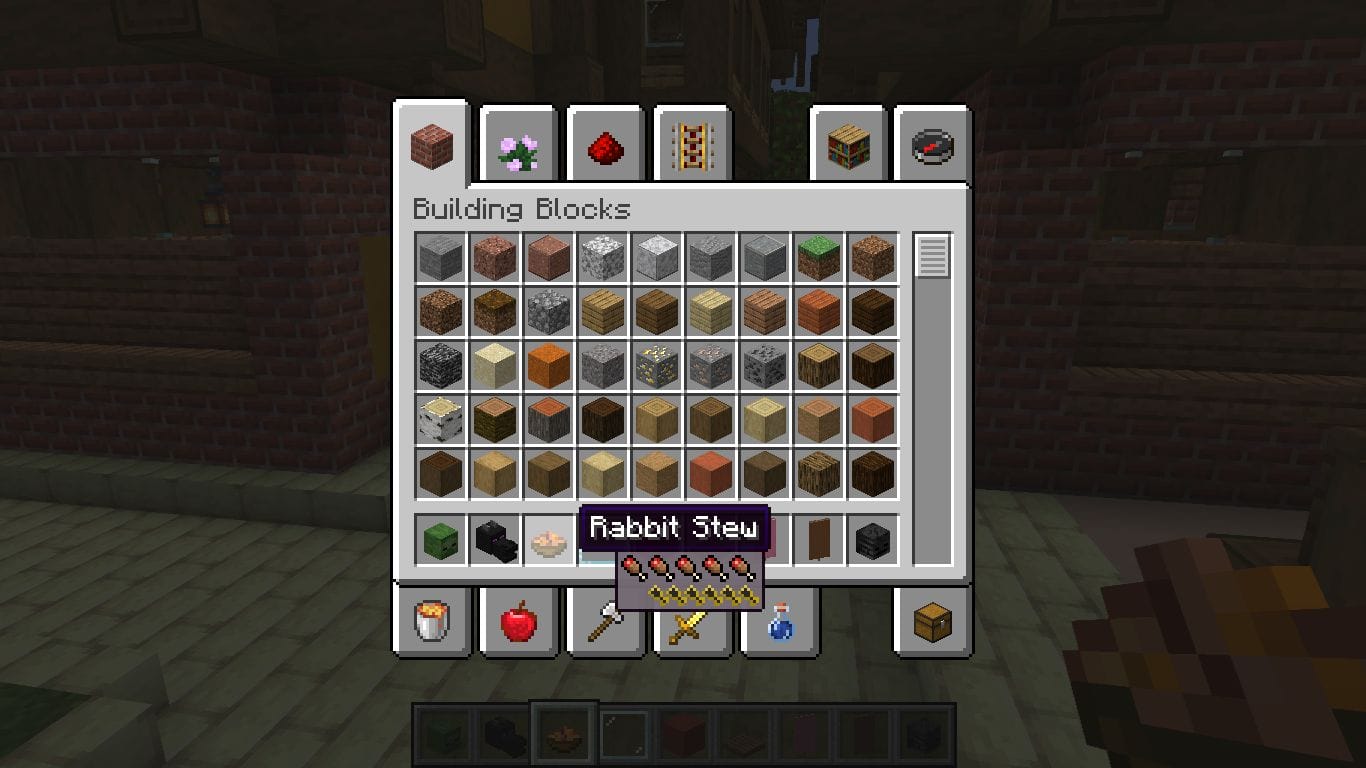This screenshot has height=768, width=1366.
Task: Pick the gravel block item
Action: [x=601, y=366]
